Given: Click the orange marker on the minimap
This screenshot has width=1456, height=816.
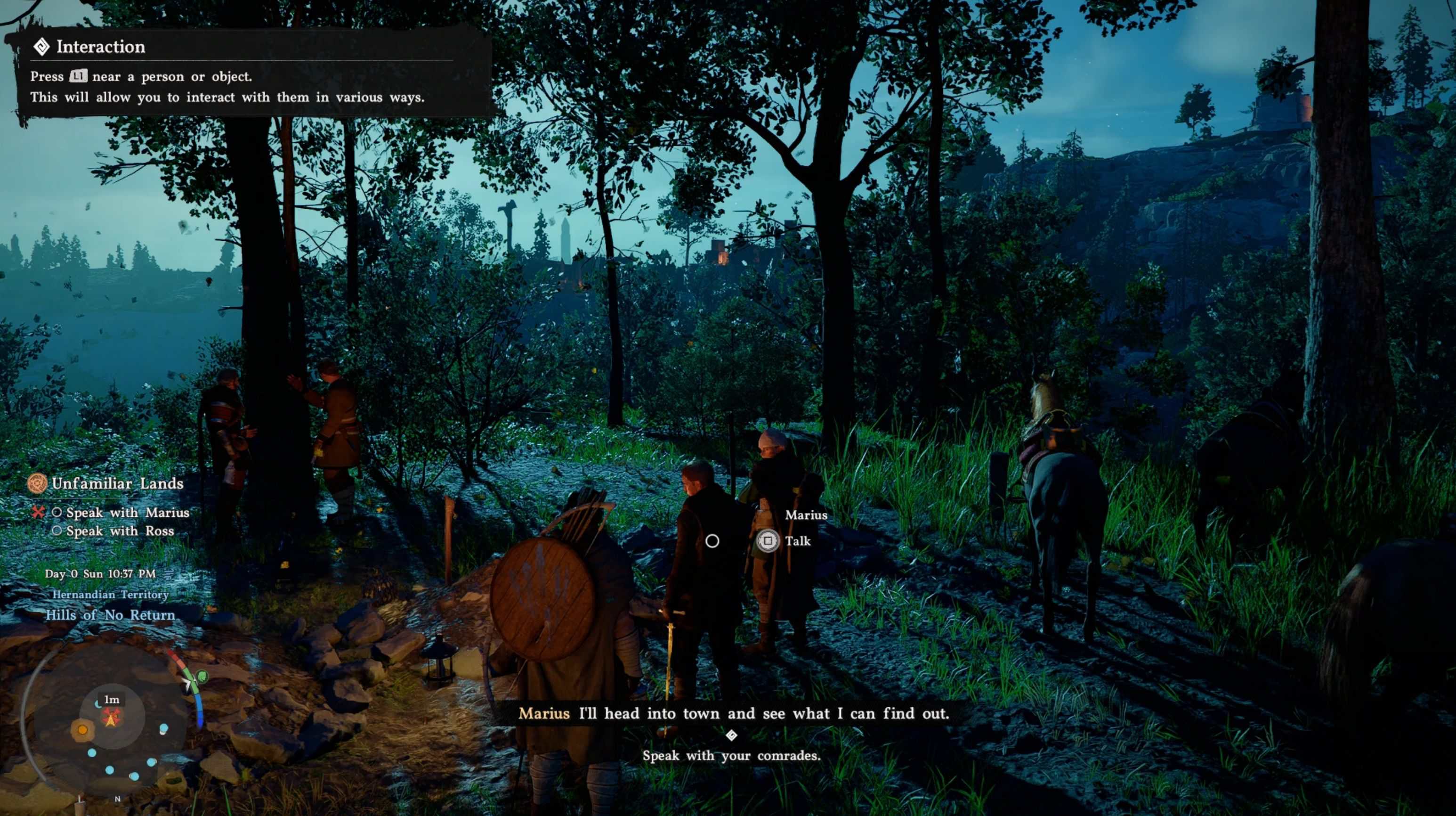Looking at the screenshot, I should [82, 729].
